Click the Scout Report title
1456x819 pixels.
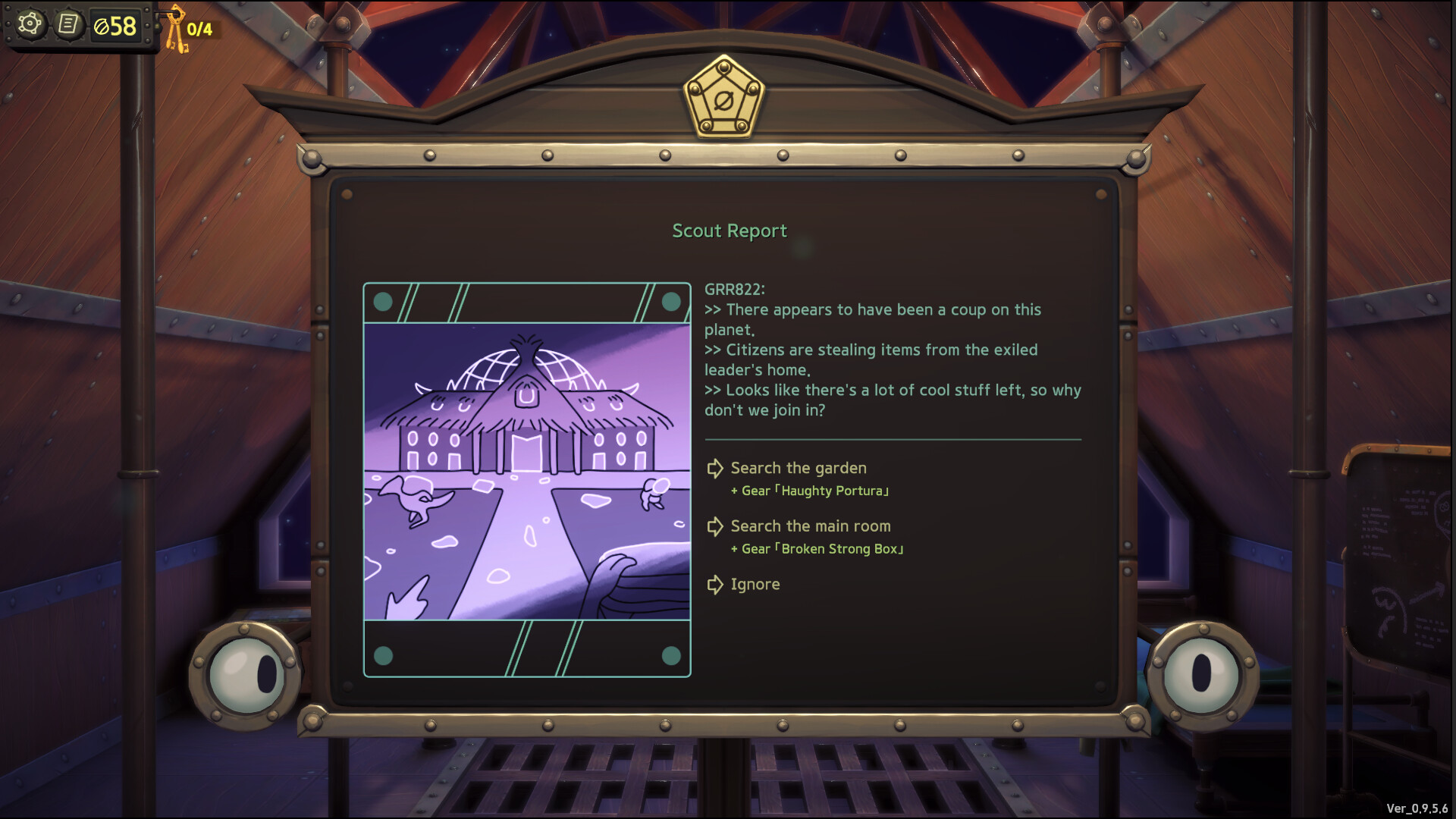pos(730,231)
